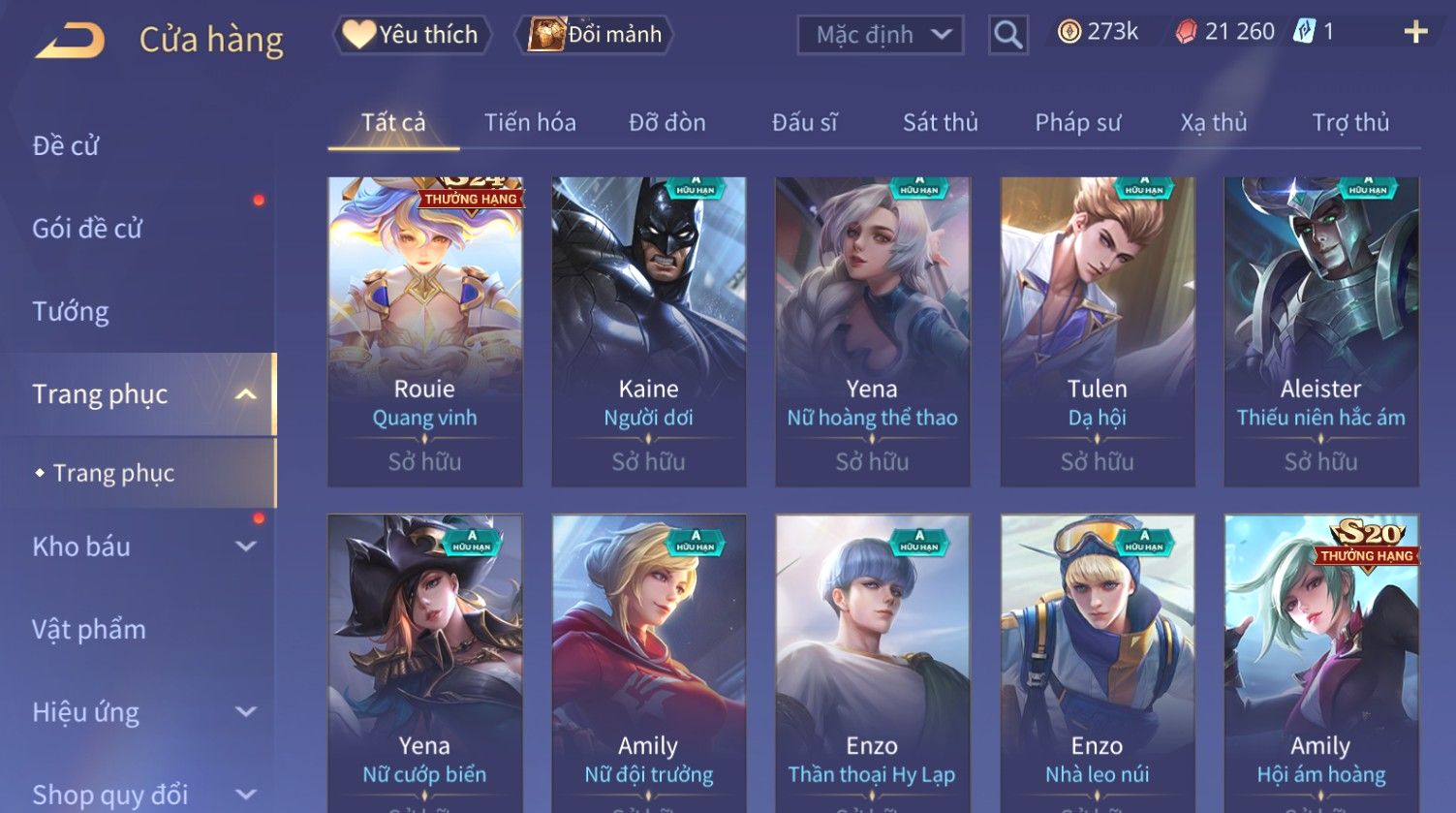View the Rouie Quang vinh skin
Screen dimensions: 1456x813
click(x=424, y=329)
